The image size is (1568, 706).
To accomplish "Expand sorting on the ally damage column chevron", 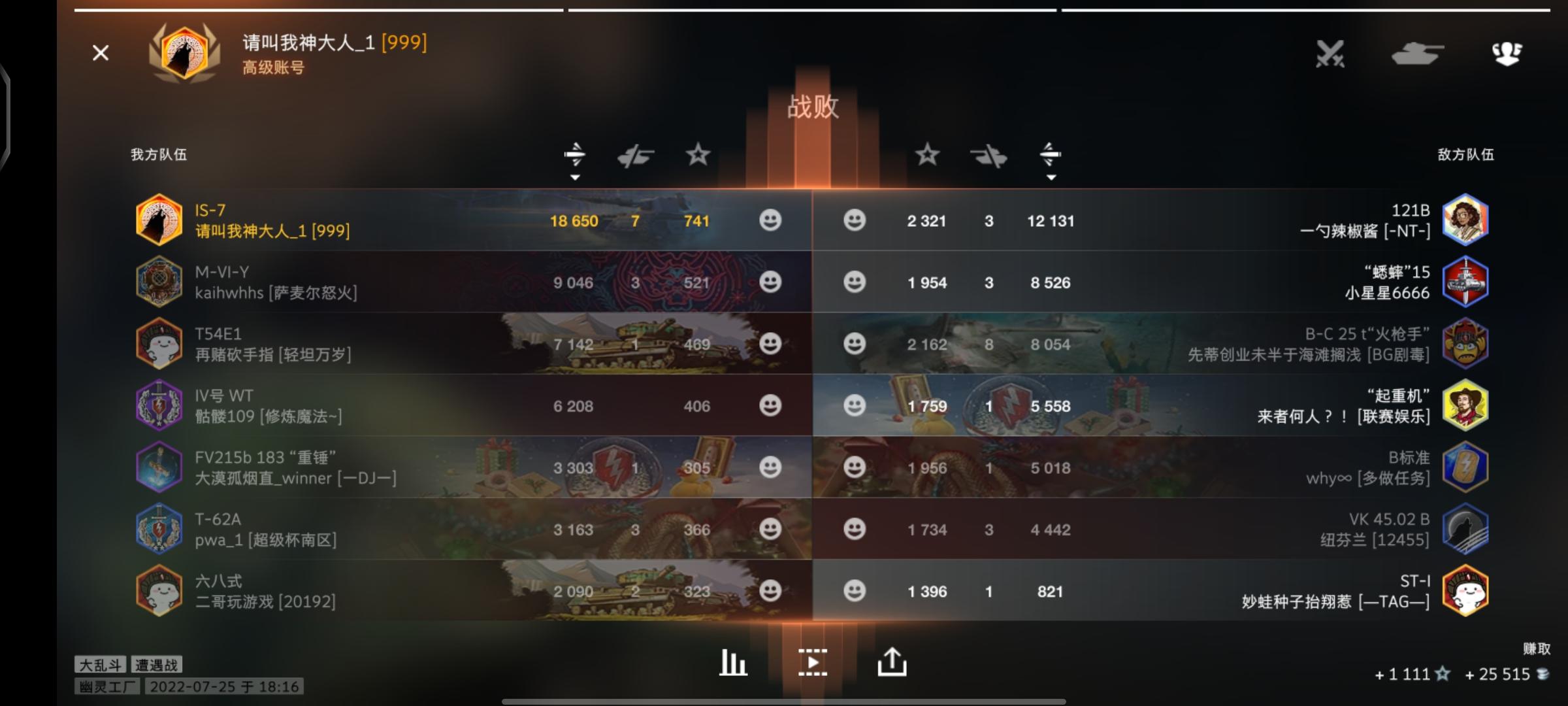I will coord(575,176).
